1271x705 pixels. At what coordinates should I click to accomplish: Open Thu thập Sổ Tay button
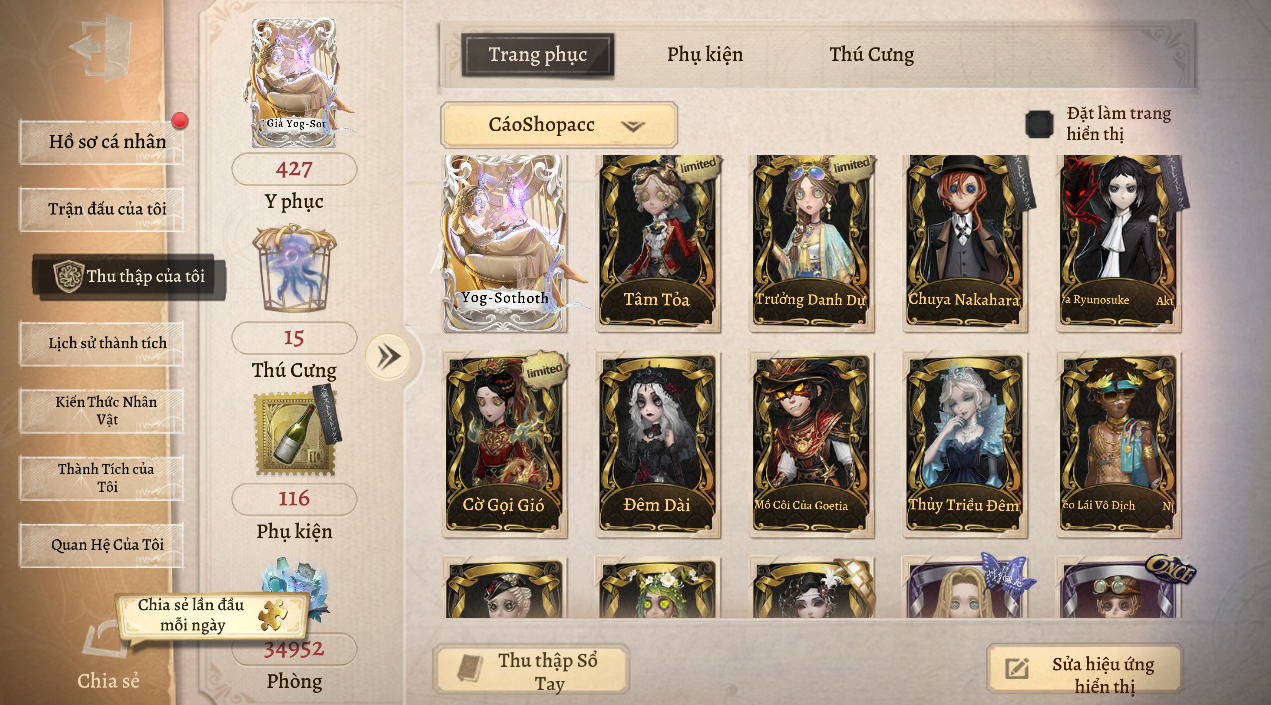click(531, 671)
